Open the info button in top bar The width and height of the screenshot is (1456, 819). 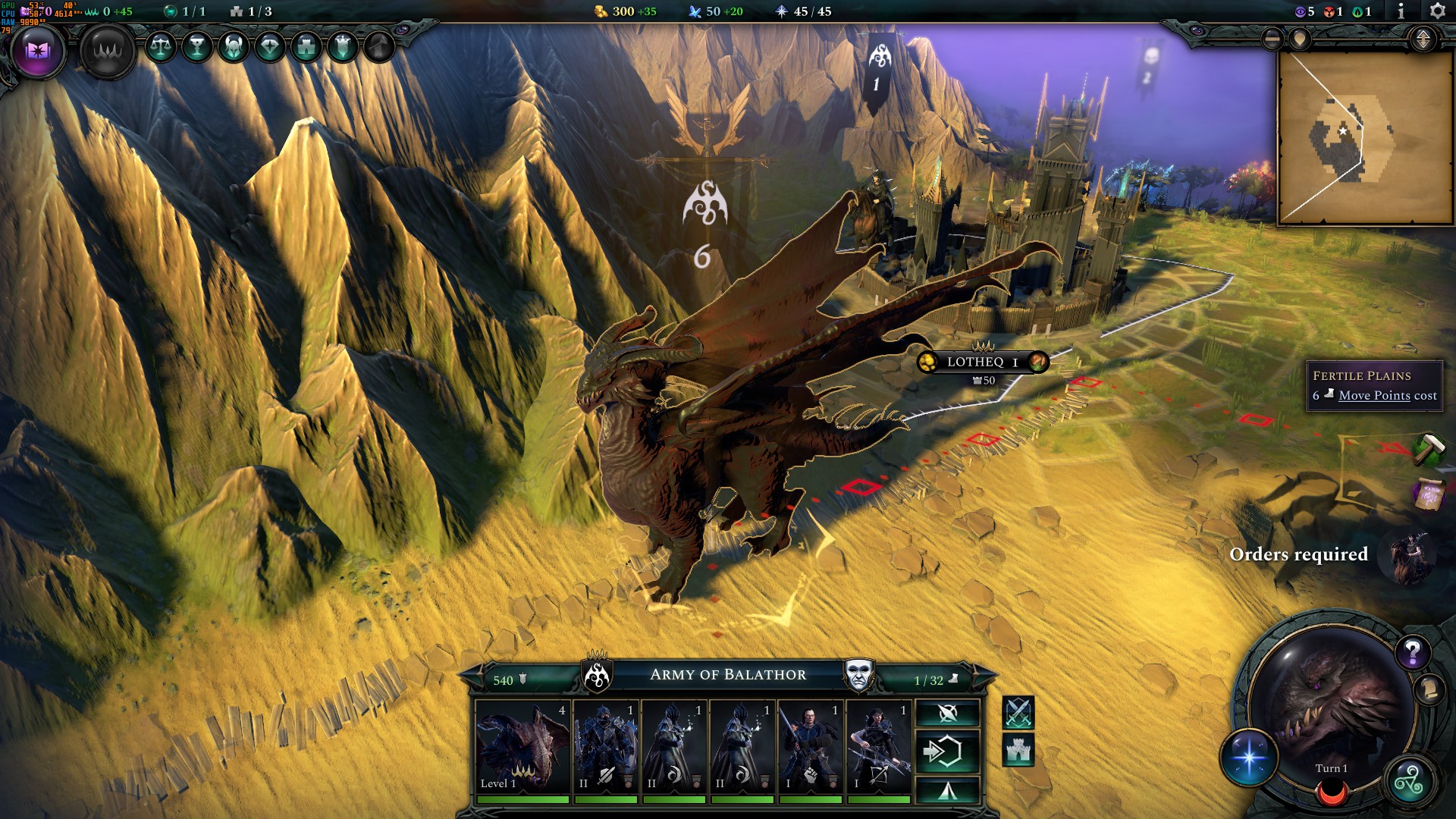[x=1401, y=11]
